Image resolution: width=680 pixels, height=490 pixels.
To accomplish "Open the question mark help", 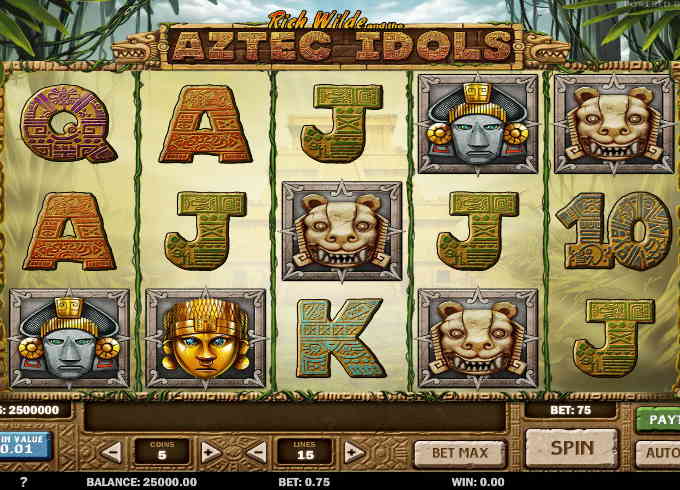I will click(x=24, y=482).
